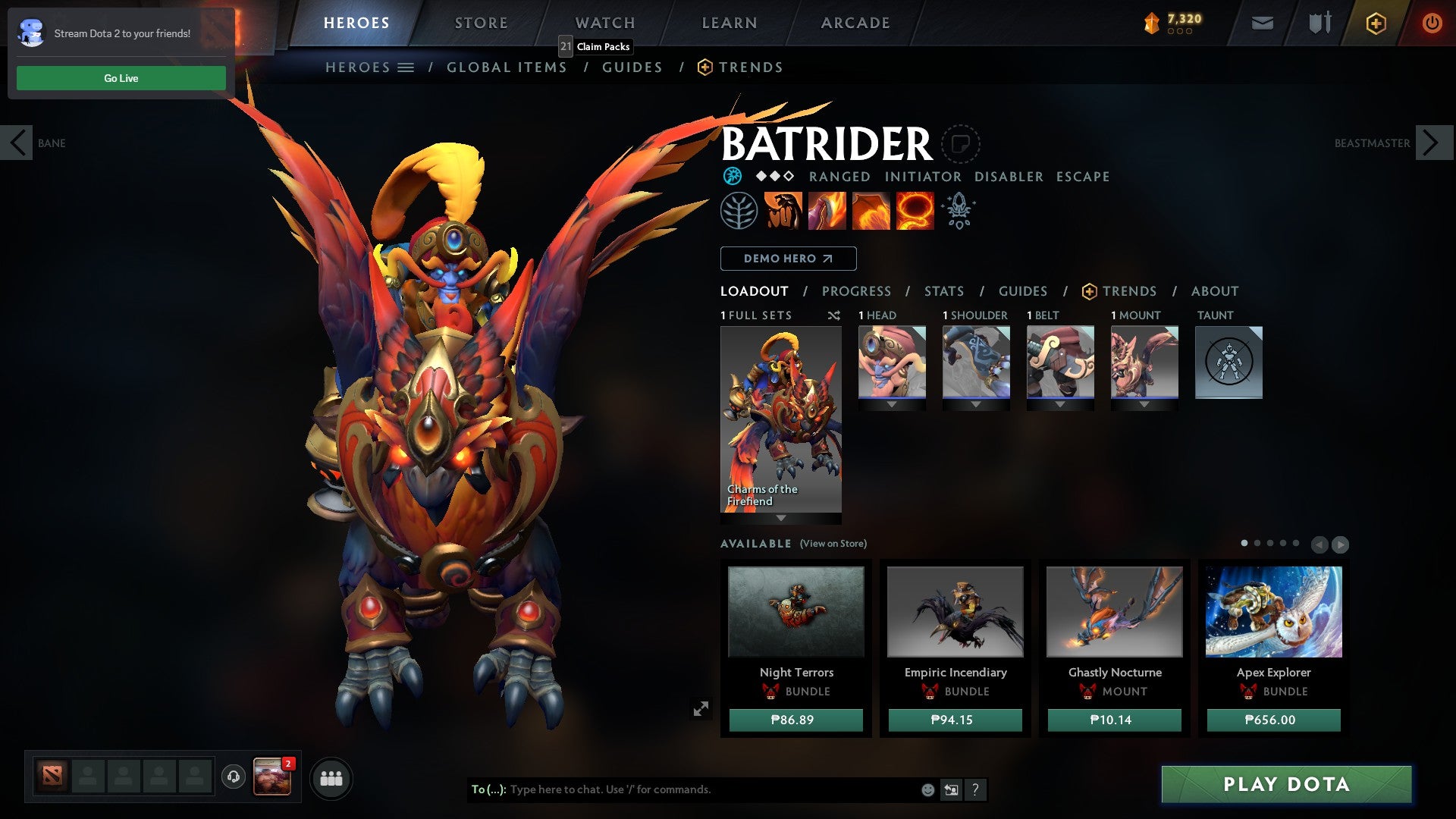Click the shuffle loadout icon

point(834,315)
